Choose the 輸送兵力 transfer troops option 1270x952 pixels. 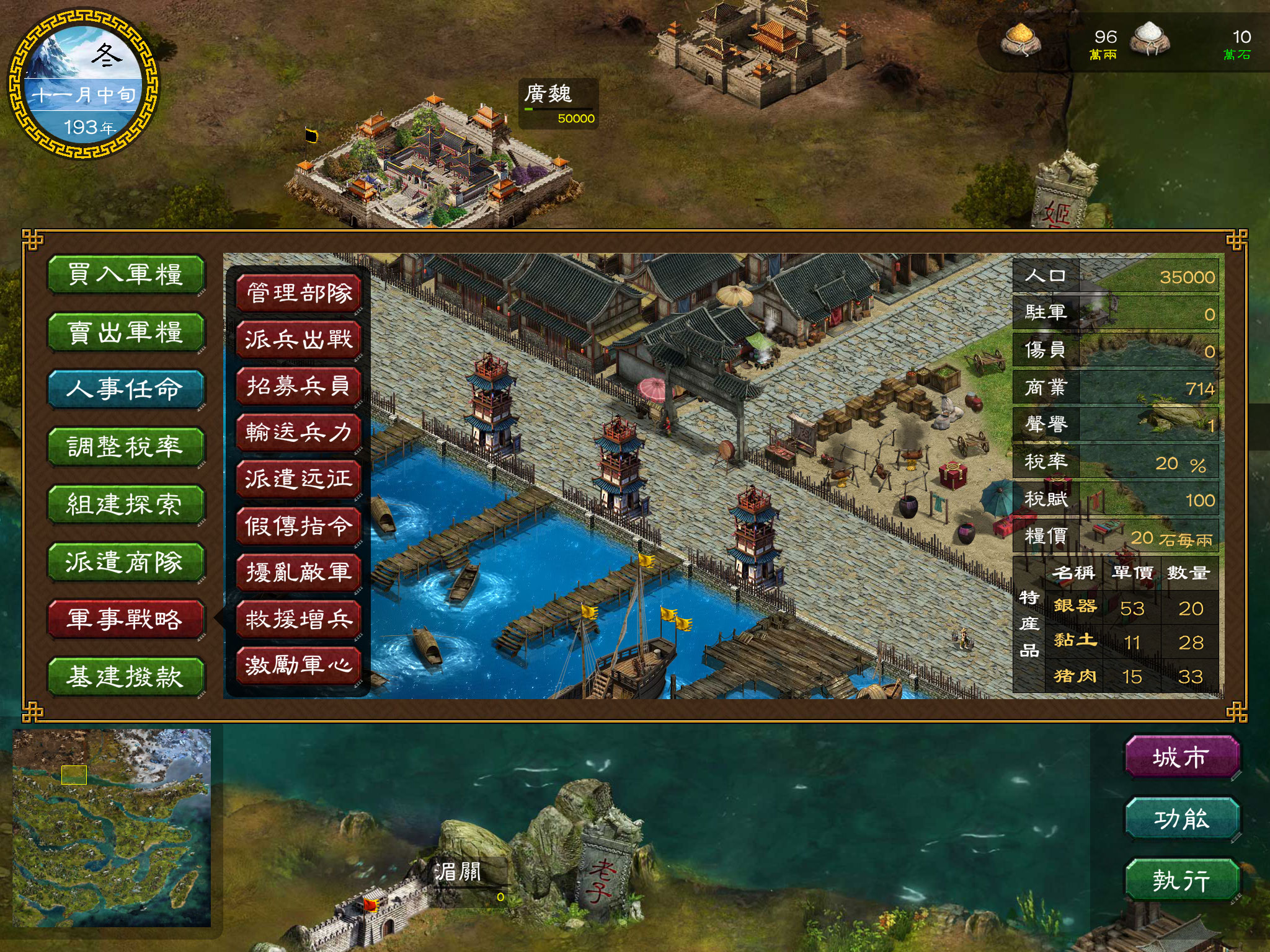[299, 433]
